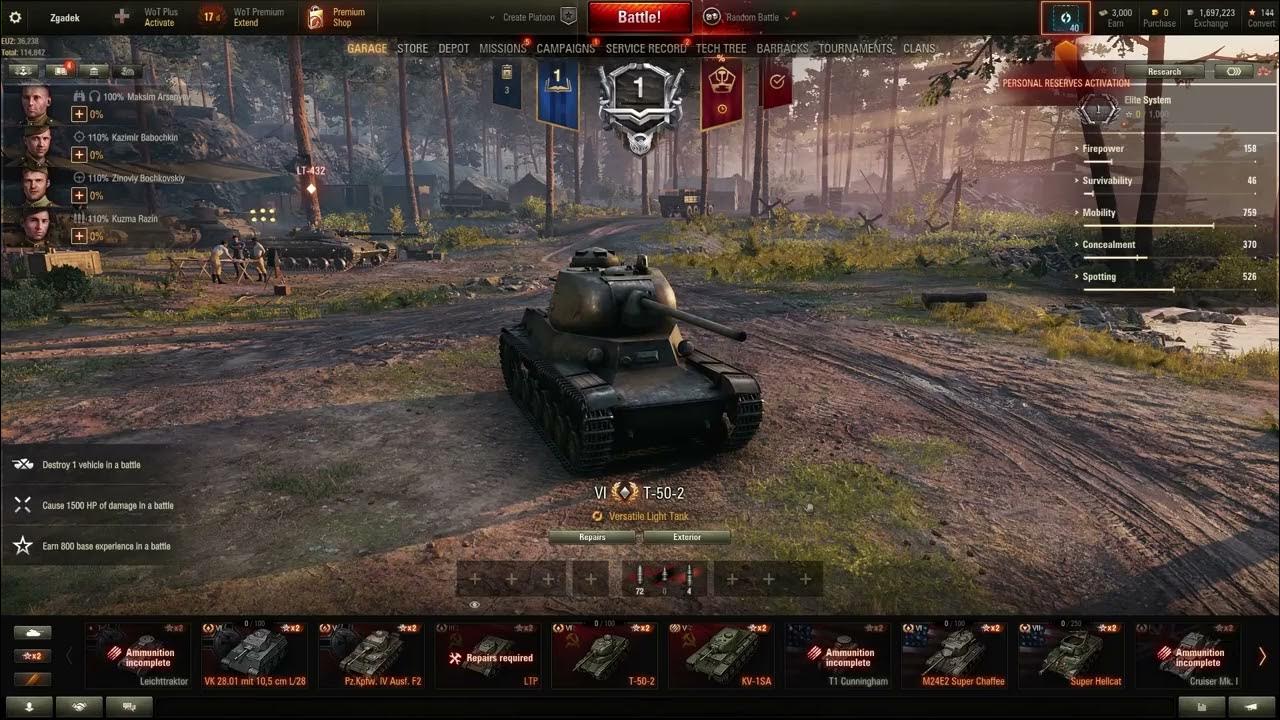Screen dimensions: 1280x720
Task: Enable the x2 experience carousel filter
Action: 33,655
